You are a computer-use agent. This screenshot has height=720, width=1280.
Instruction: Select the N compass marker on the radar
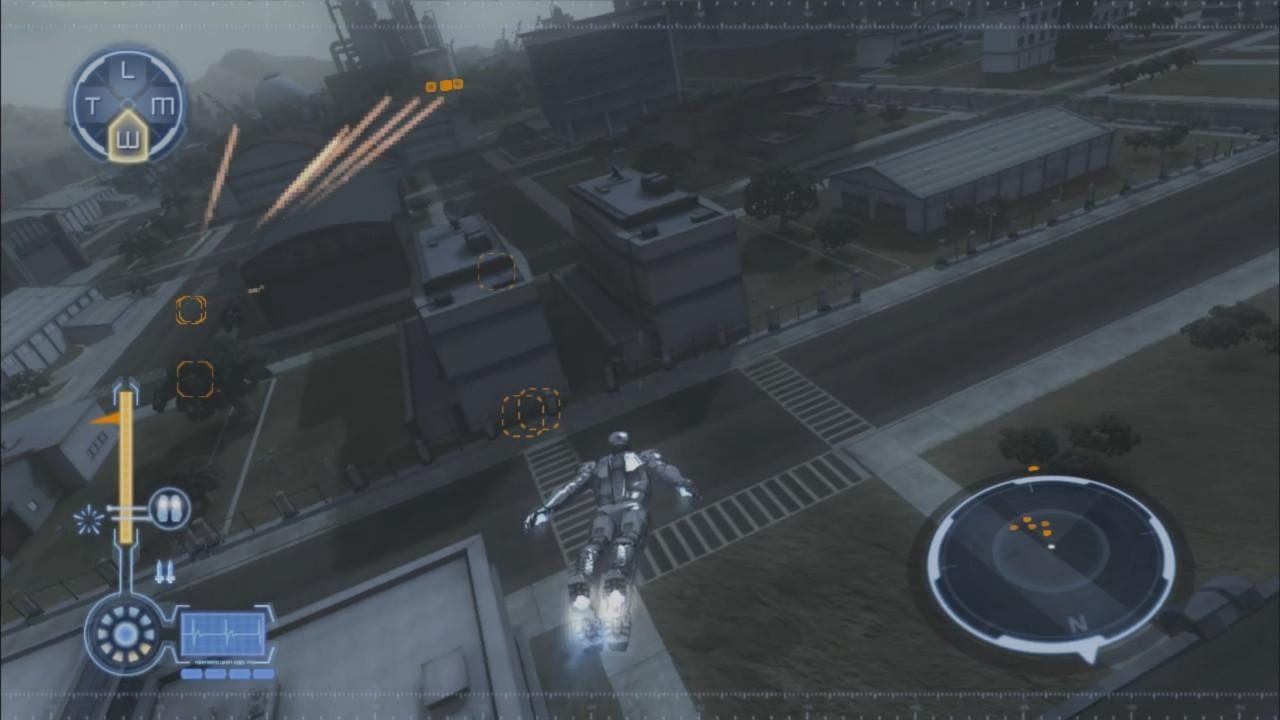tap(1078, 620)
